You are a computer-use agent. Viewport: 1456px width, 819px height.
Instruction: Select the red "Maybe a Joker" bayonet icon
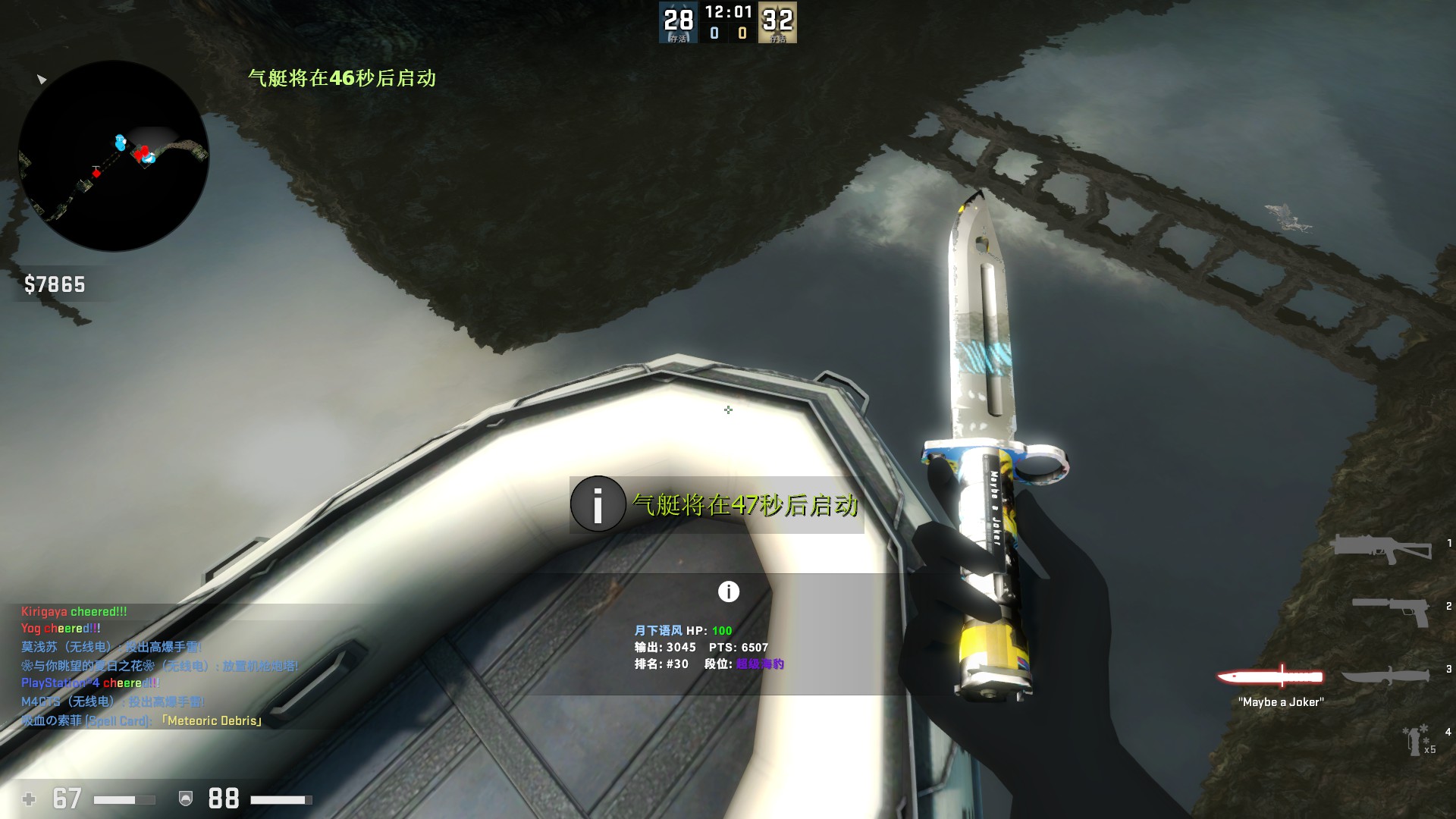(x=1270, y=676)
